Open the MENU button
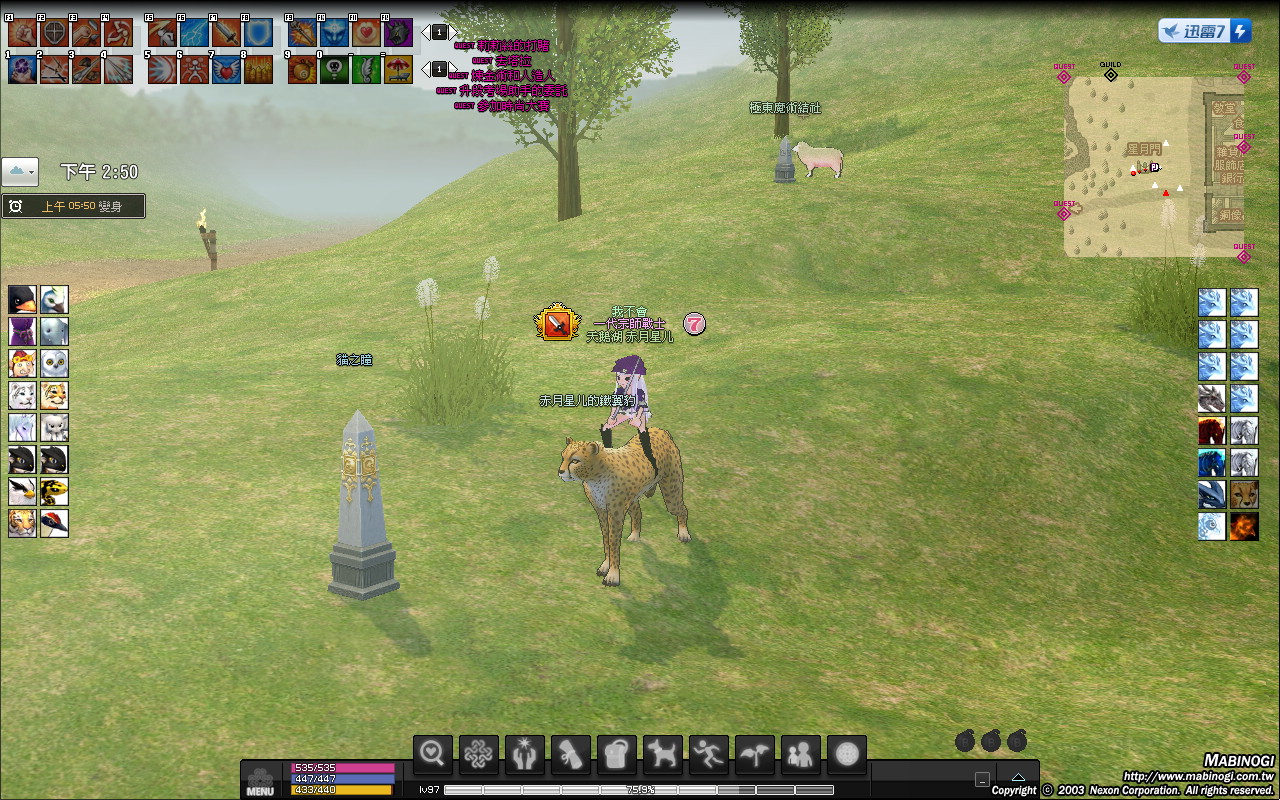This screenshot has height=800, width=1280. (x=260, y=781)
